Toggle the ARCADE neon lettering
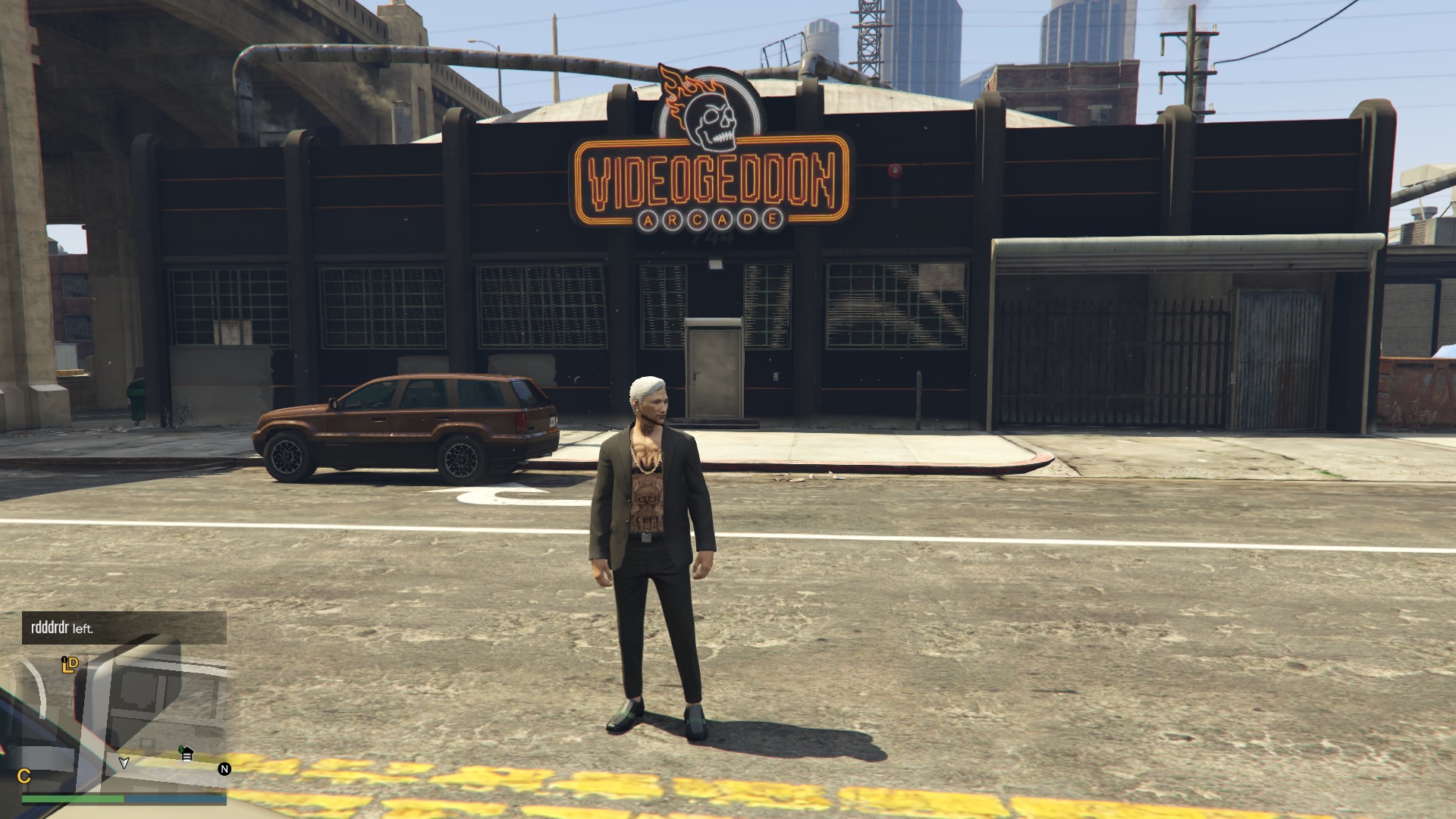Image resolution: width=1456 pixels, height=819 pixels. [711, 220]
